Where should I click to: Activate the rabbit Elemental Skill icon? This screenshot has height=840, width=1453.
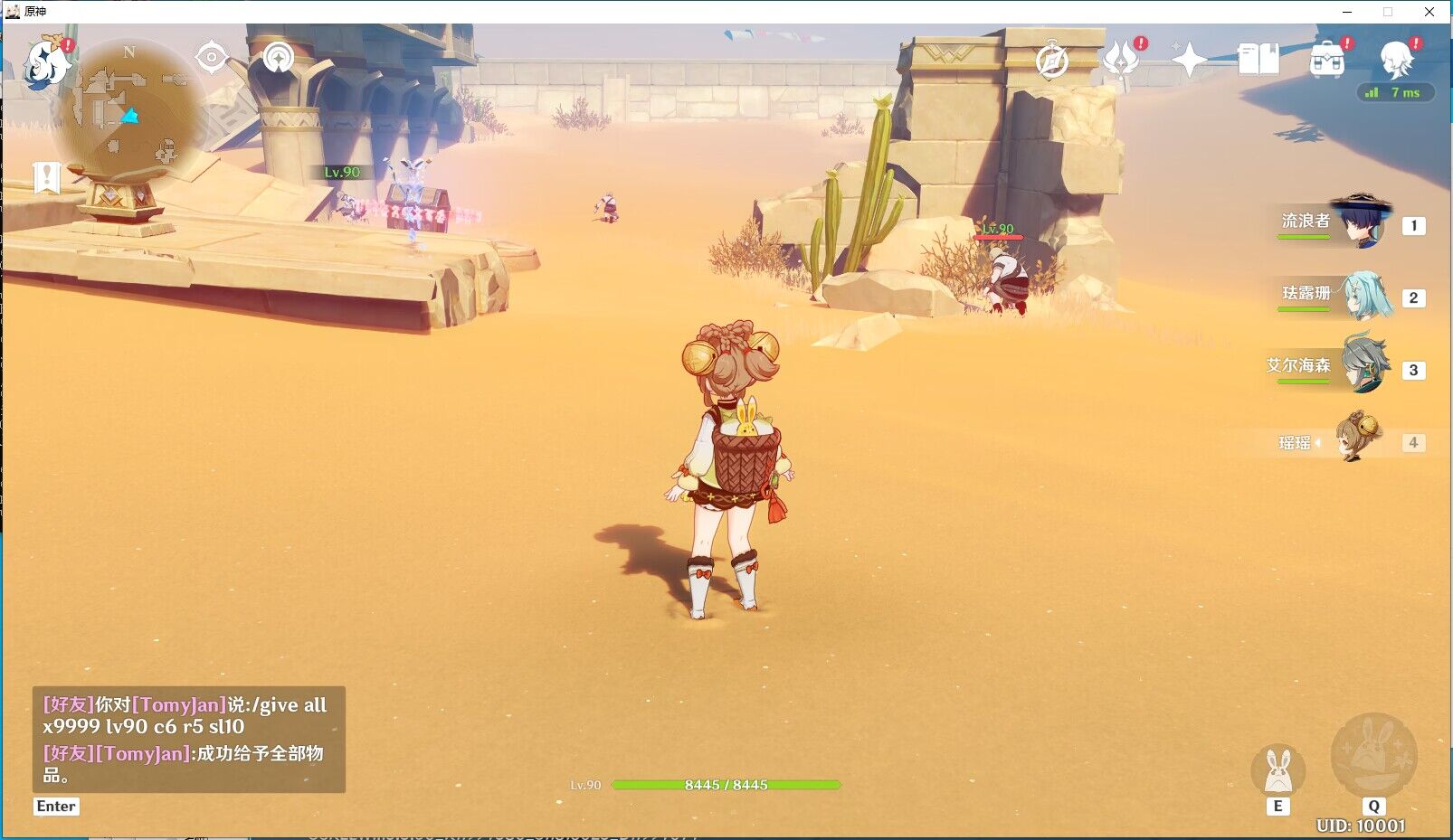1277,770
